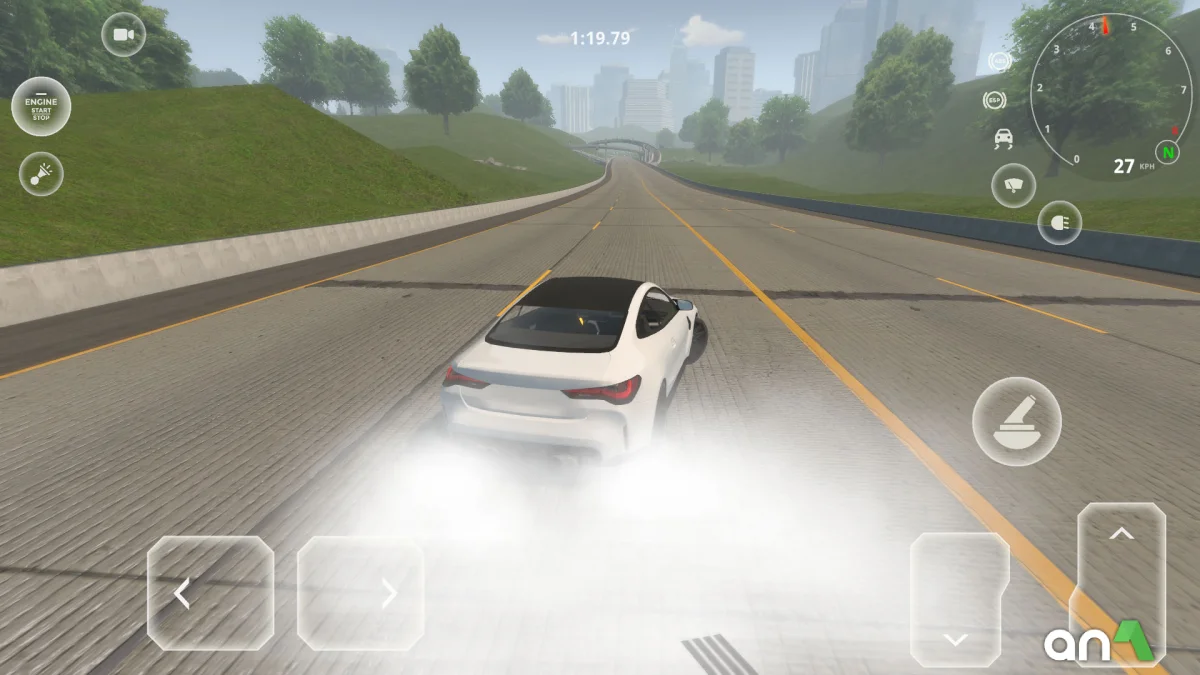The width and height of the screenshot is (1200, 675).
Task: Steer right with the right arrow
Action: point(360,594)
